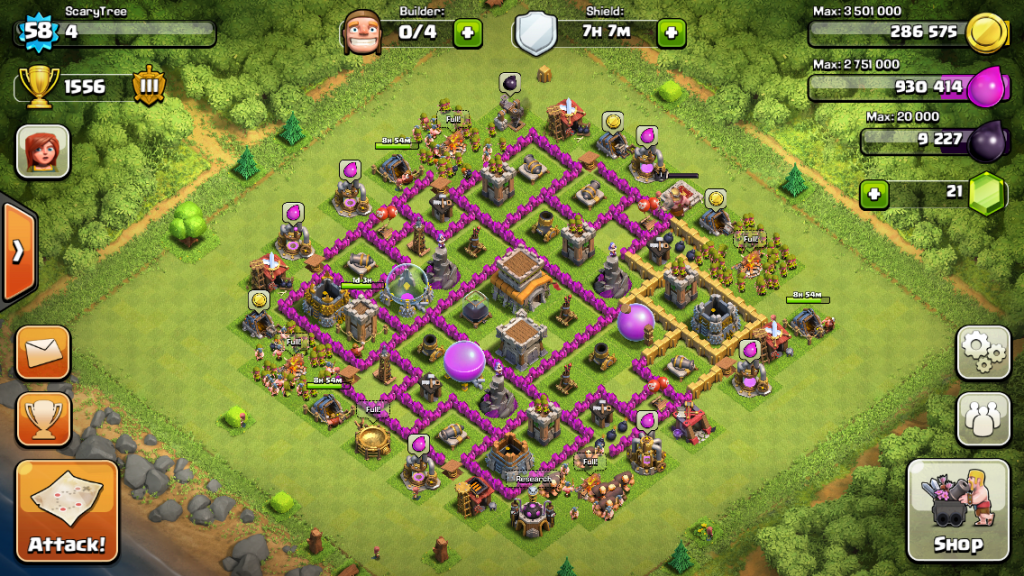Add a builder with the plus button

467,33
